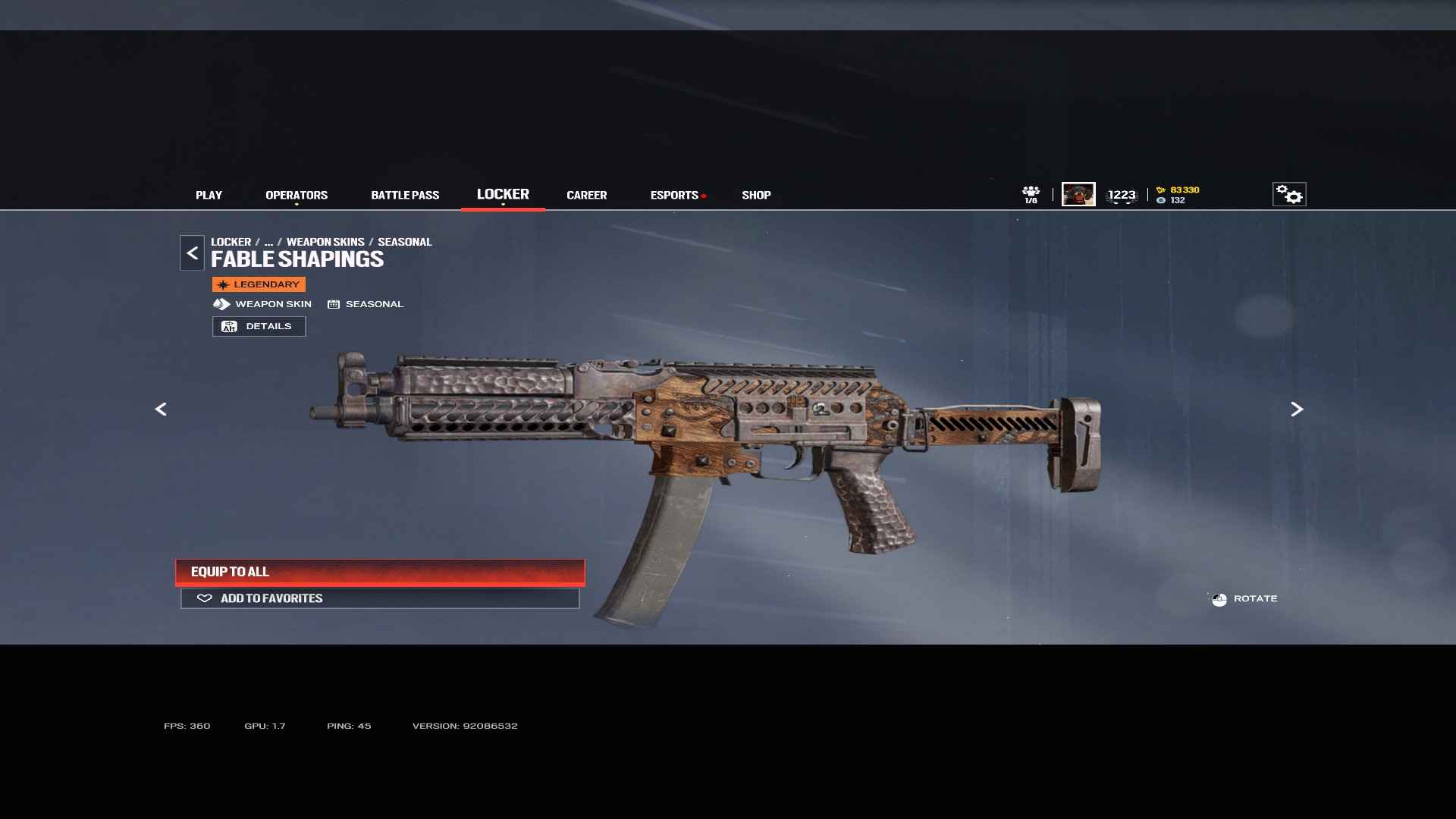Select the Locker tab

tap(503, 194)
